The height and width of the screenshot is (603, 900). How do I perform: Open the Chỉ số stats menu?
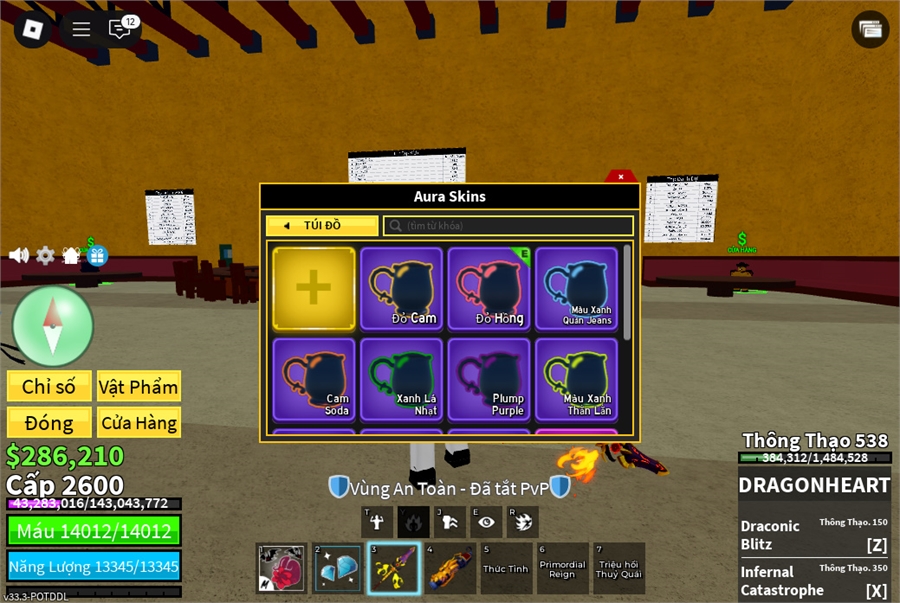[49, 387]
